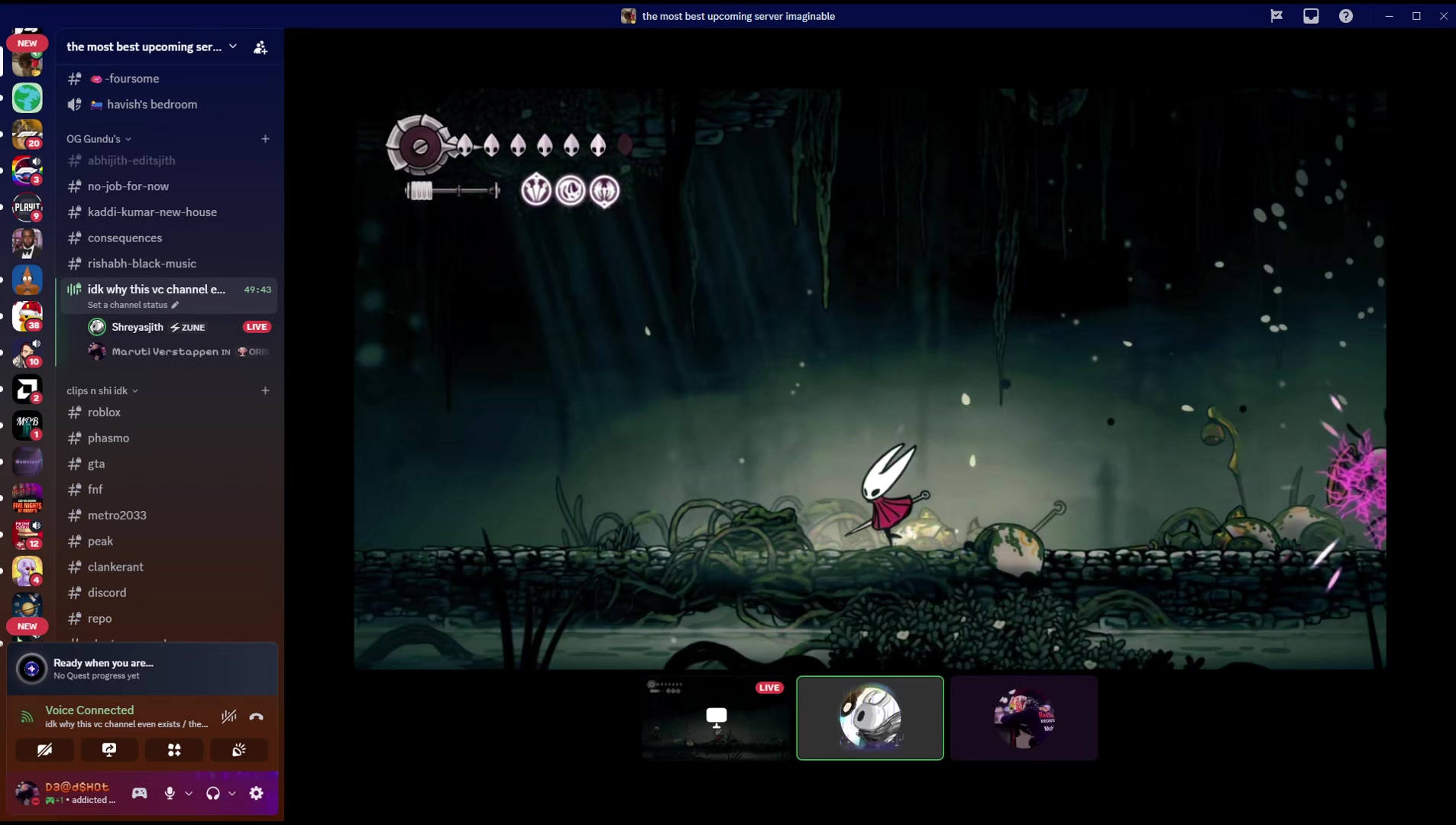This screenshot has height=825, width=1456.
Task: Click the silk spool crest emblem
Action: (x=419, y=146)
